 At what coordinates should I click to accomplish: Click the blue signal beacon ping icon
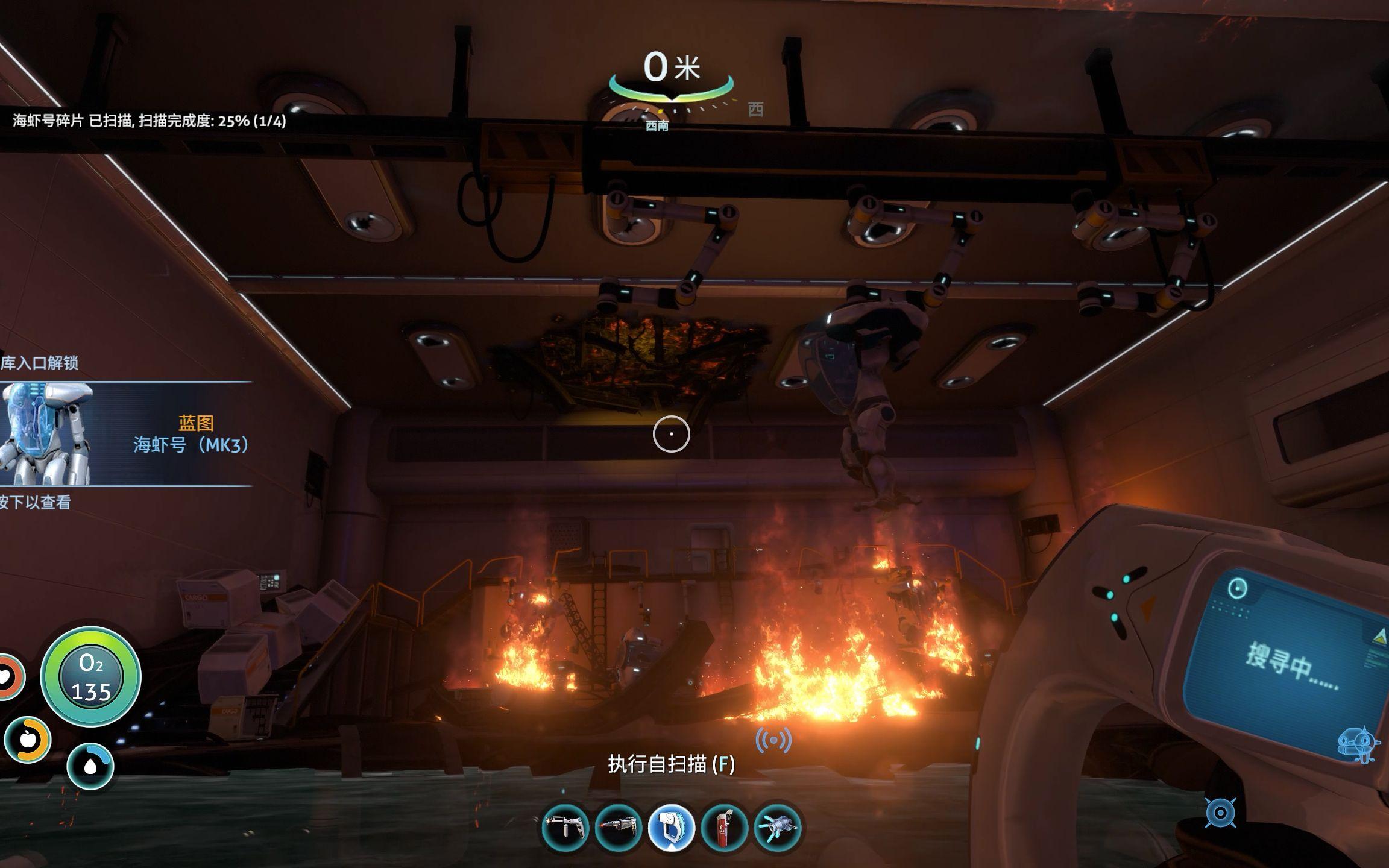pyautogui.click(x=773, y=740)
